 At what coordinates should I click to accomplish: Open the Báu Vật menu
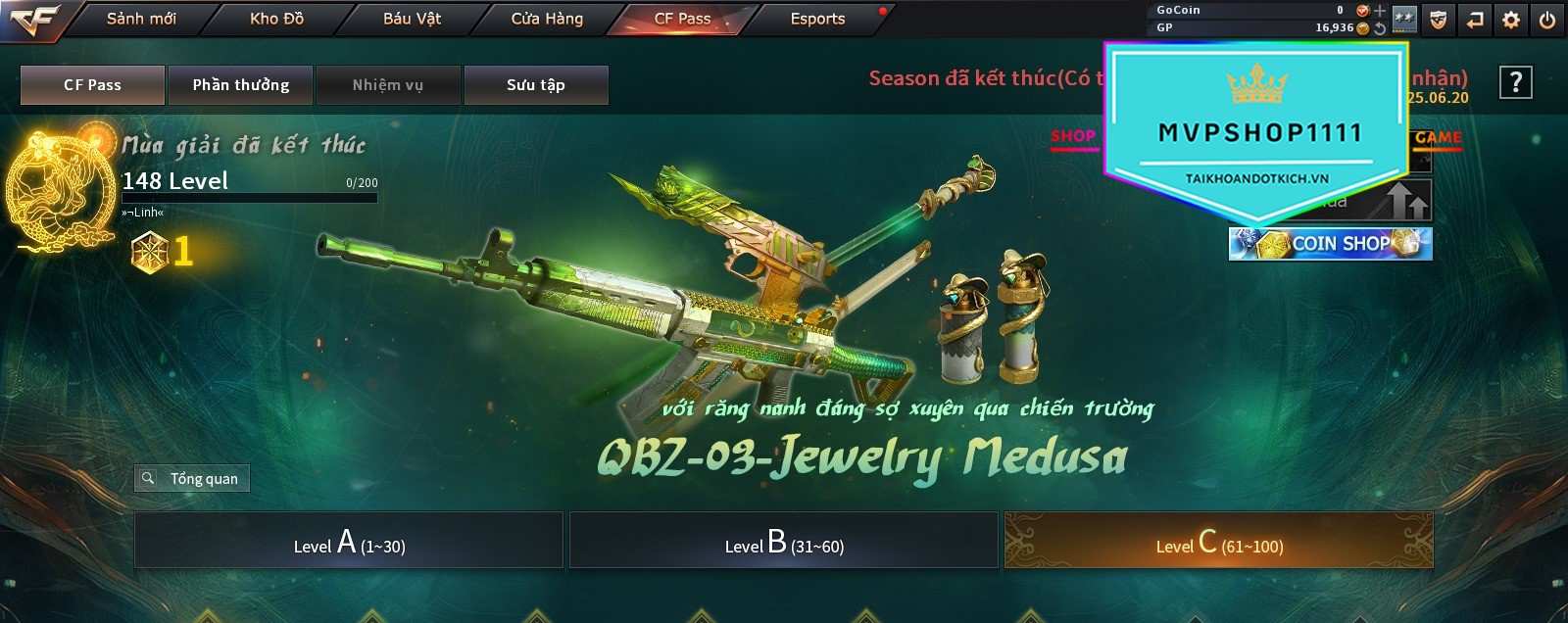(x=412, y=19)
